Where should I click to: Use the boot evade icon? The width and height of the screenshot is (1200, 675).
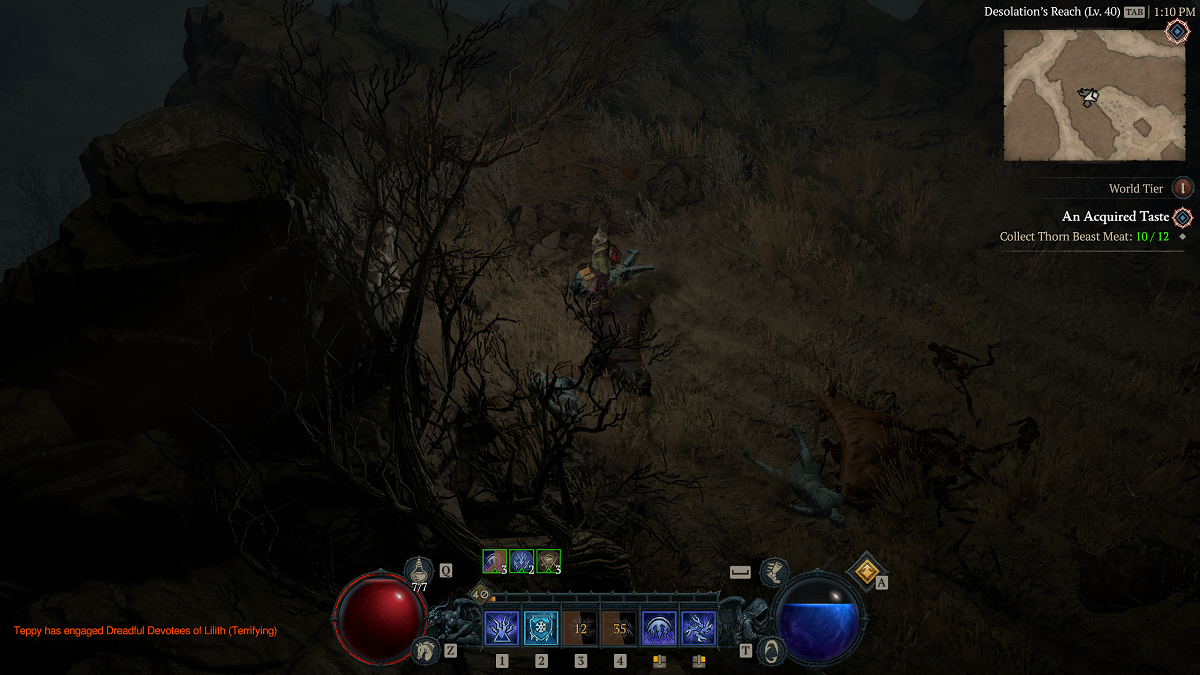773,573
